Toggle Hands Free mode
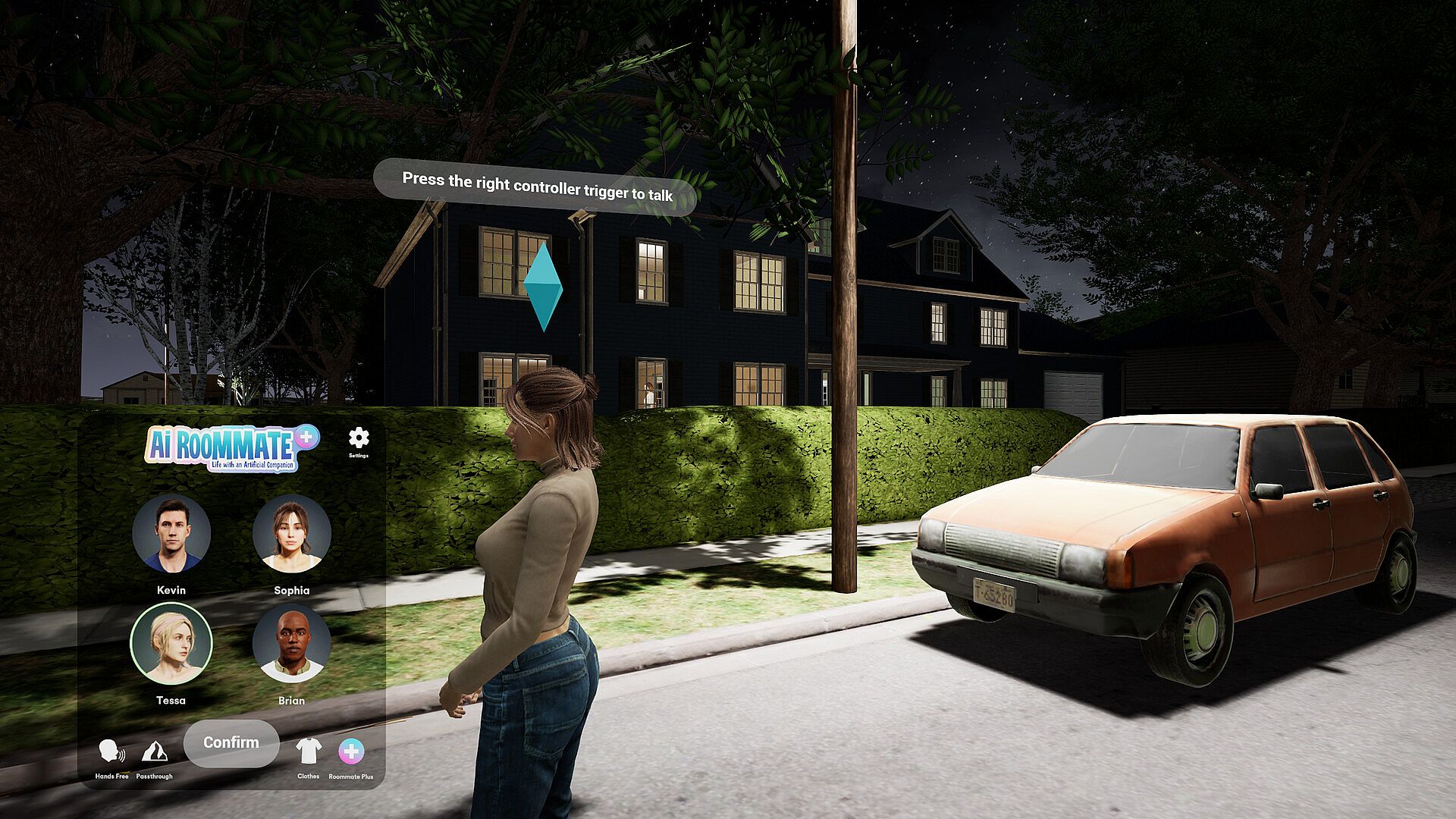 (111, 752)
